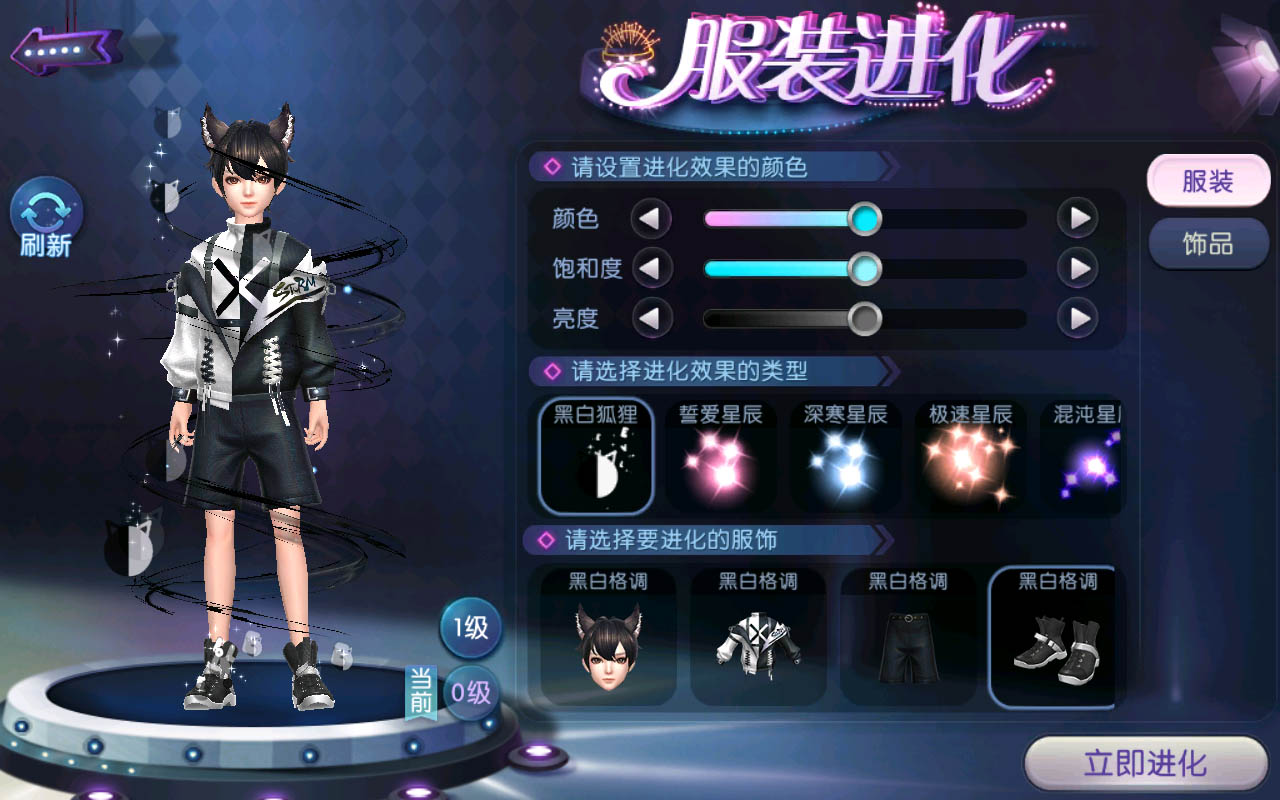The height and width of the screenshot is (800, 1280).
Task: Raise 饱和度 saturation with right arrow
Action: 1078,268
